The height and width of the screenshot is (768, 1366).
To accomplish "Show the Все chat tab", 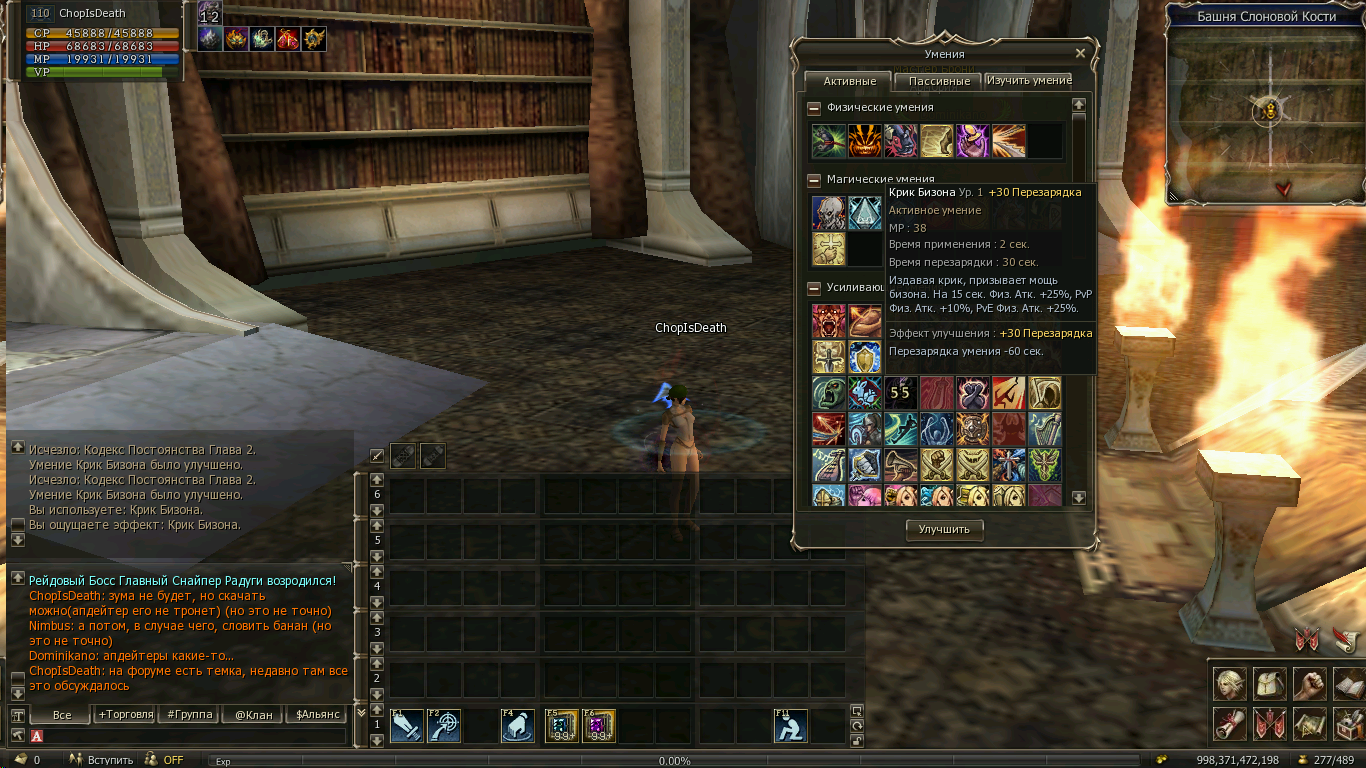I will click(62, 715).
